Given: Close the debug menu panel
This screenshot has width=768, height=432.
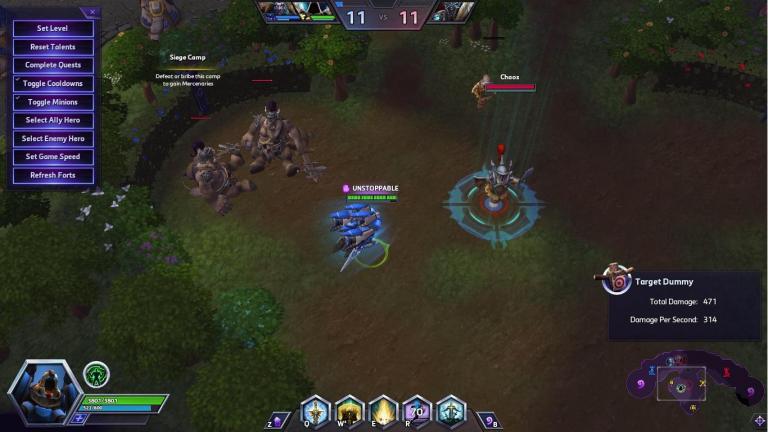Looking at the screenshot, I should coord(93,13).
